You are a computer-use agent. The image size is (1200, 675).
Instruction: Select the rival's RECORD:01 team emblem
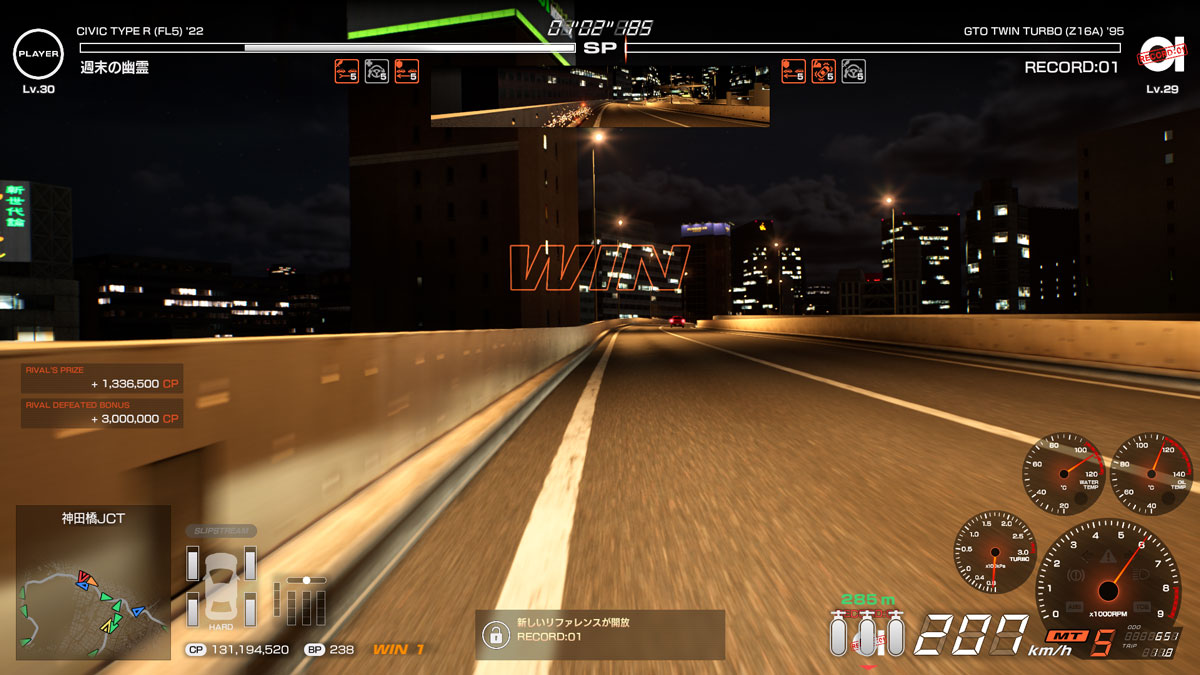pyautogui.click(x=1162, y=53)
